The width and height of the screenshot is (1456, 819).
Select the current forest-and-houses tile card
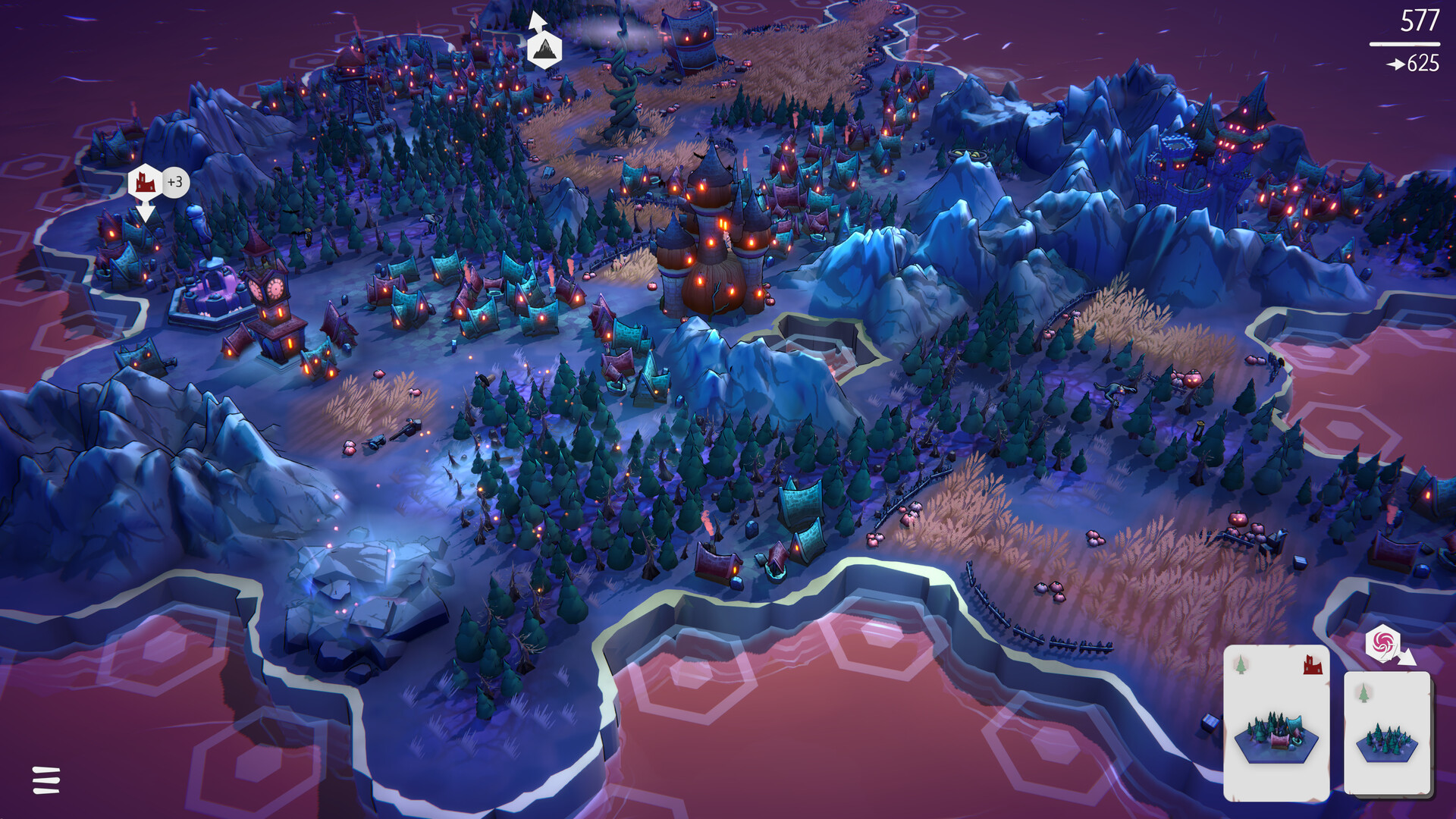[x=1276, y=723]
